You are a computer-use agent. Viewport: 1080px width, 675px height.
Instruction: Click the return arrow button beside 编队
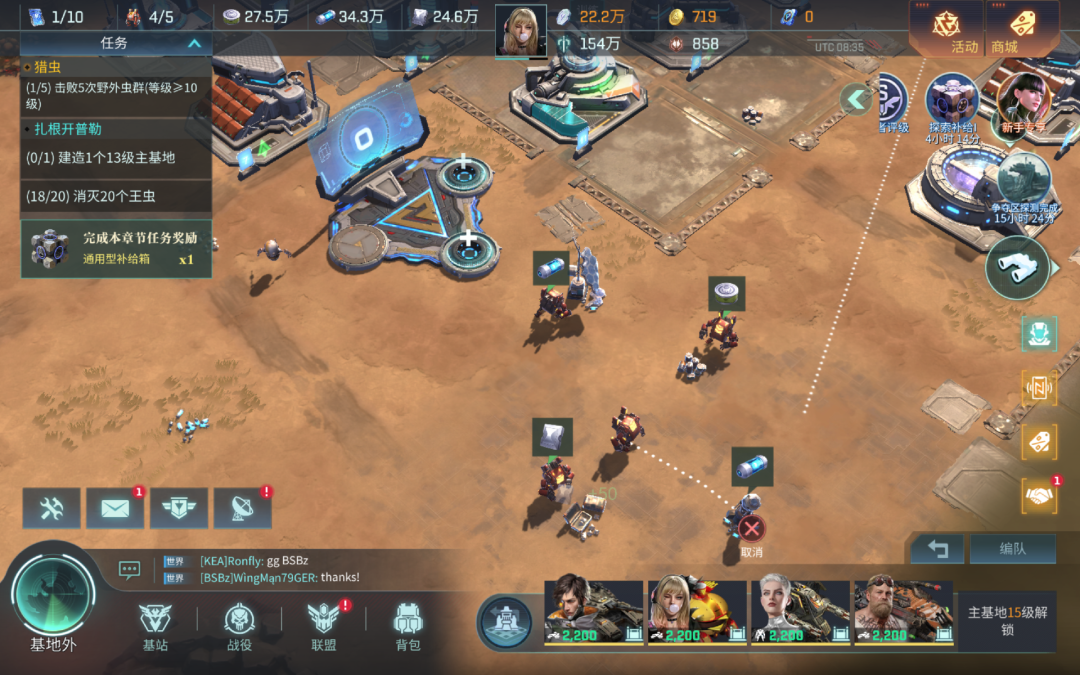[x=937, y=548]
